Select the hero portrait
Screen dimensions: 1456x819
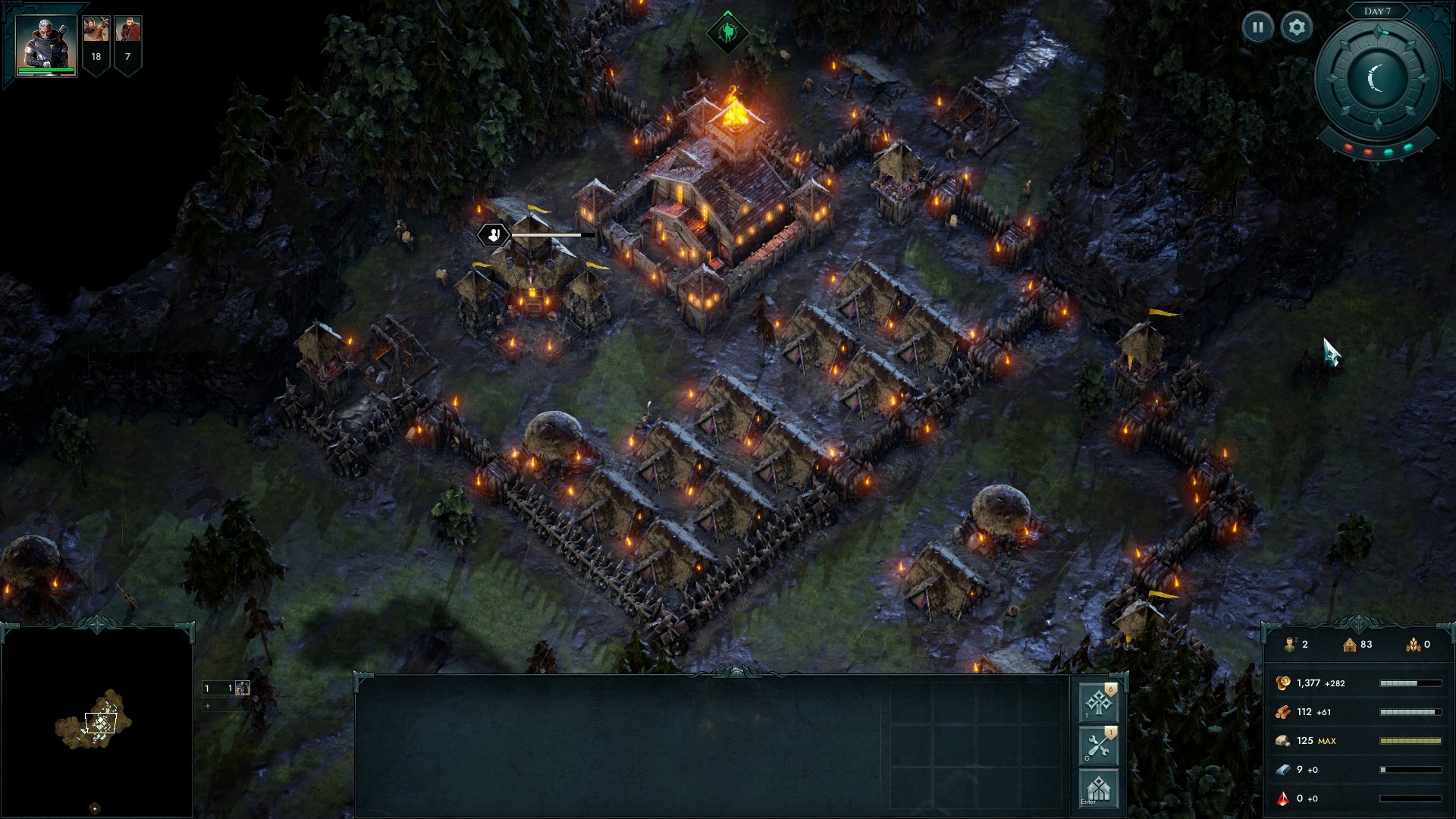pyautogui.click(x=46, y=44)
